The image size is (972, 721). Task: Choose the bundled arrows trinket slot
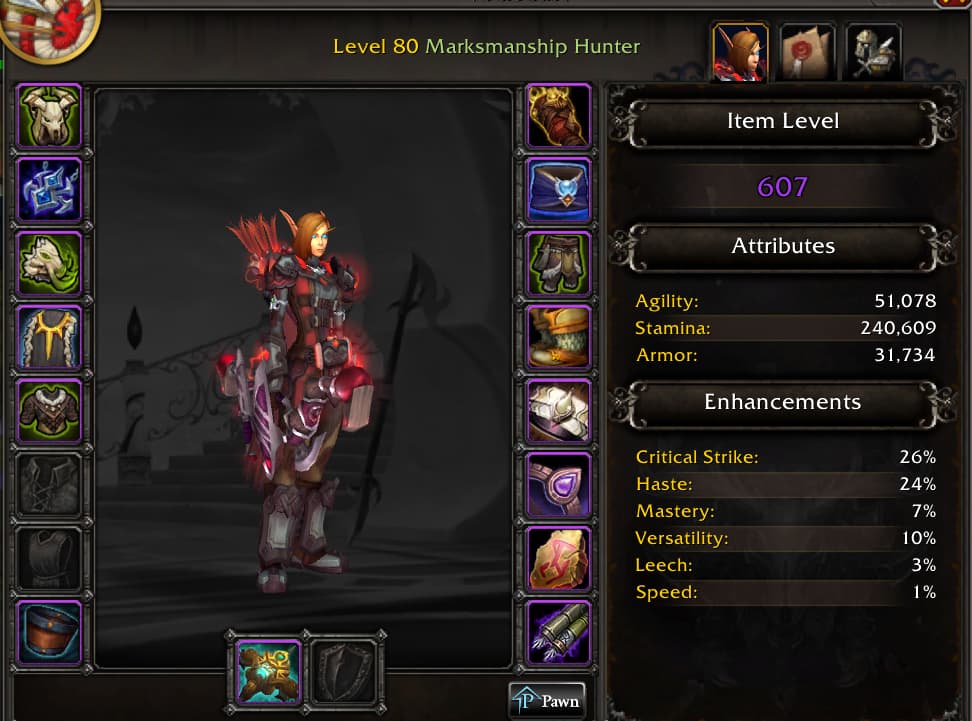point(559,633)
